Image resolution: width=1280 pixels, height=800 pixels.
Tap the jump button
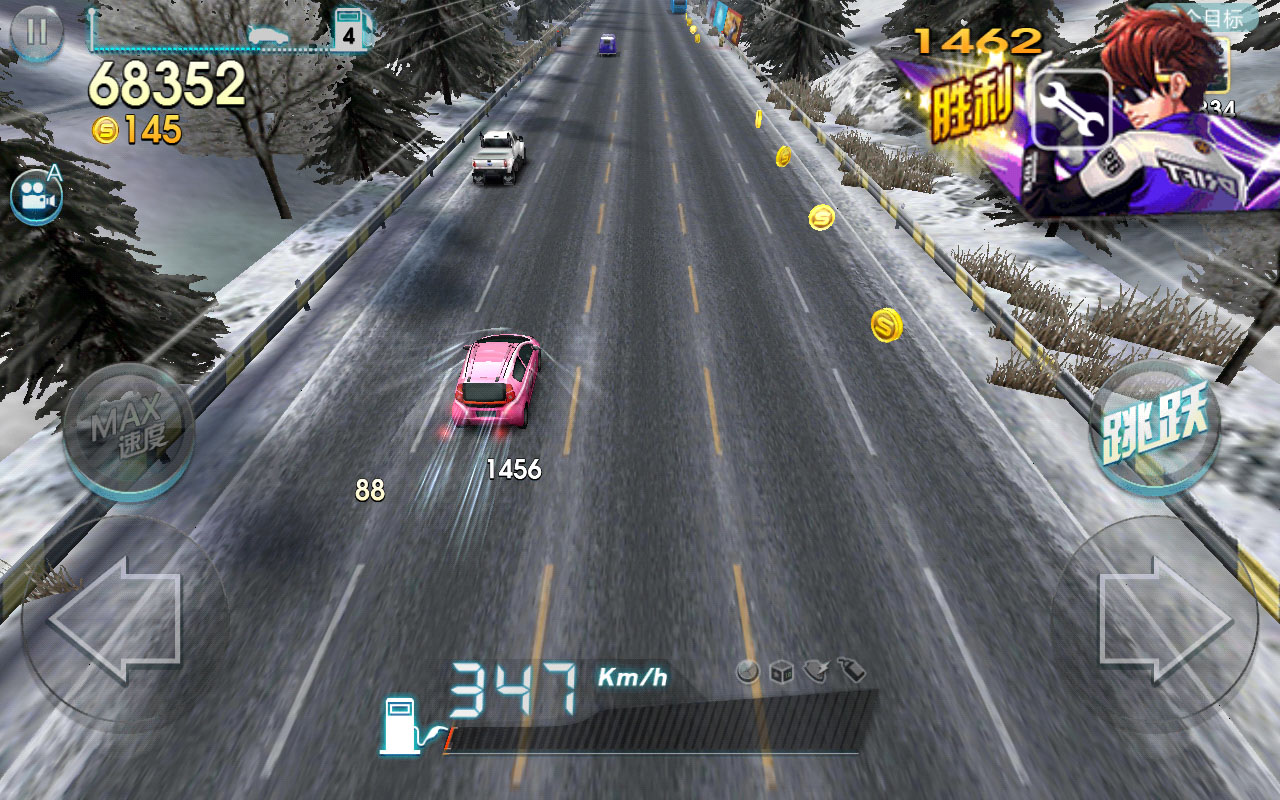(1155, 427)
